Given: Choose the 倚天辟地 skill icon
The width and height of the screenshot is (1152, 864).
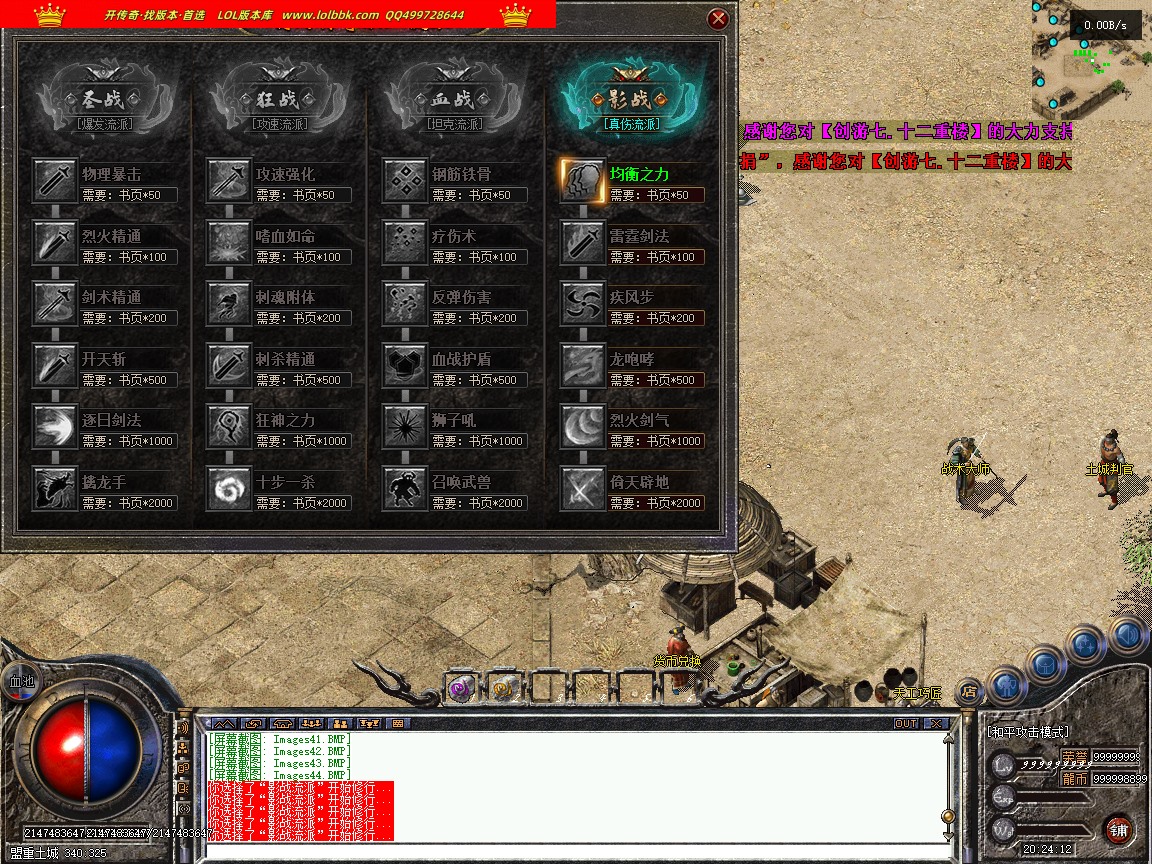Looking at the screenshot, I should point(582,488).
